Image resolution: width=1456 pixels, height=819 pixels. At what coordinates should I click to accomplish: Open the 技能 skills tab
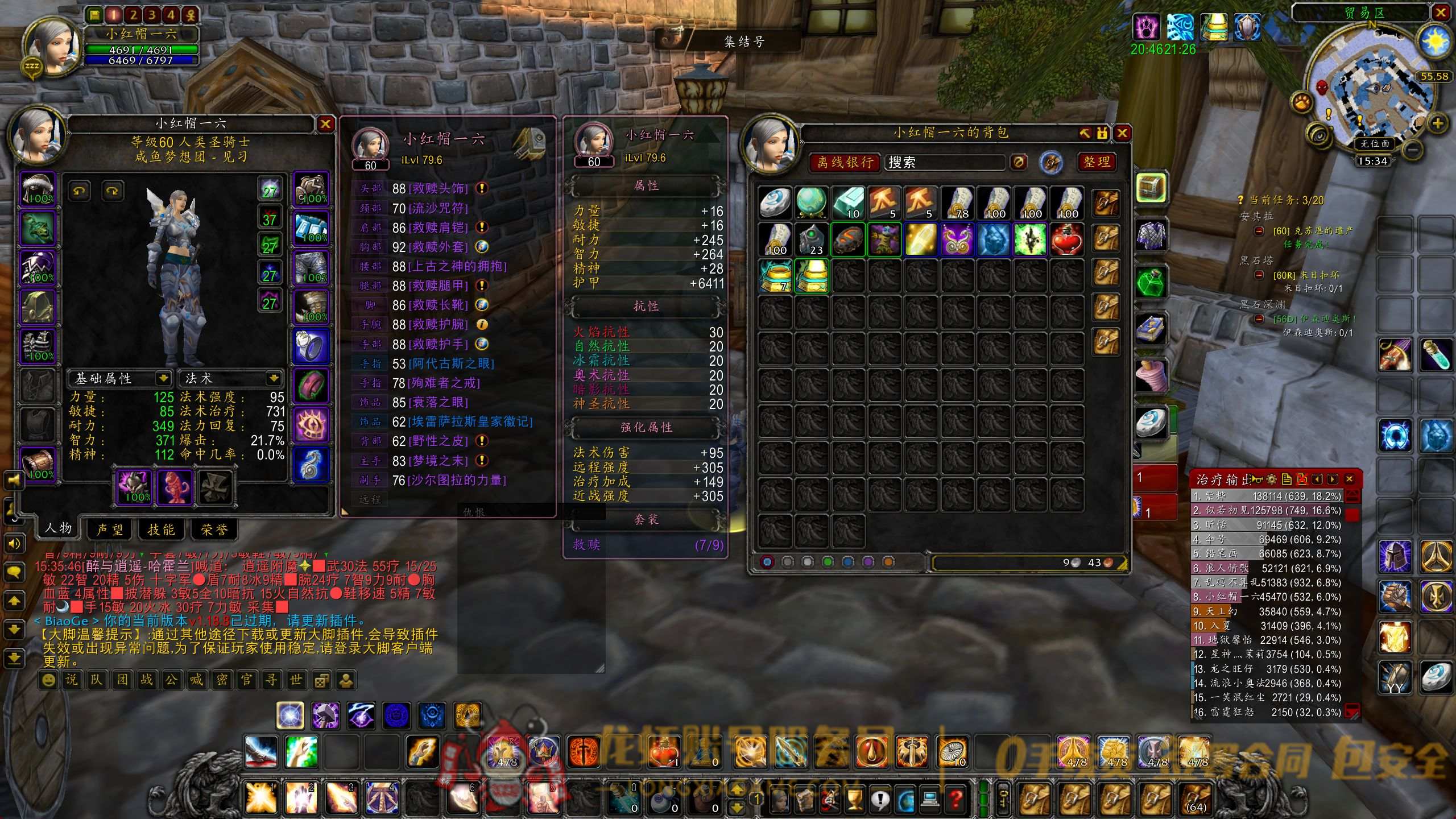pyautogui.click(x=162, y=530)
